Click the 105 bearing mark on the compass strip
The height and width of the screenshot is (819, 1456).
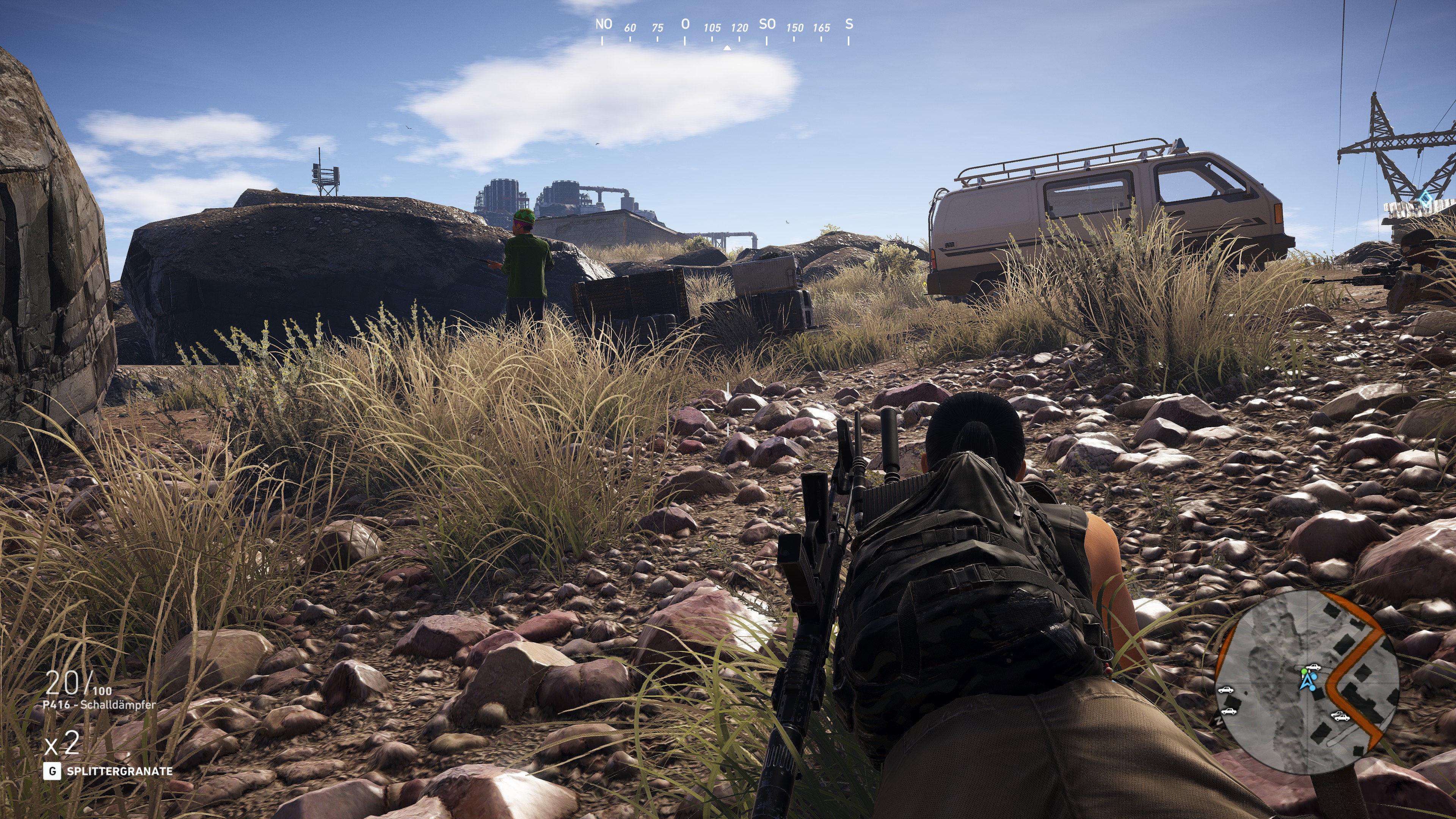pyautogui.click(x=713, y=28)
